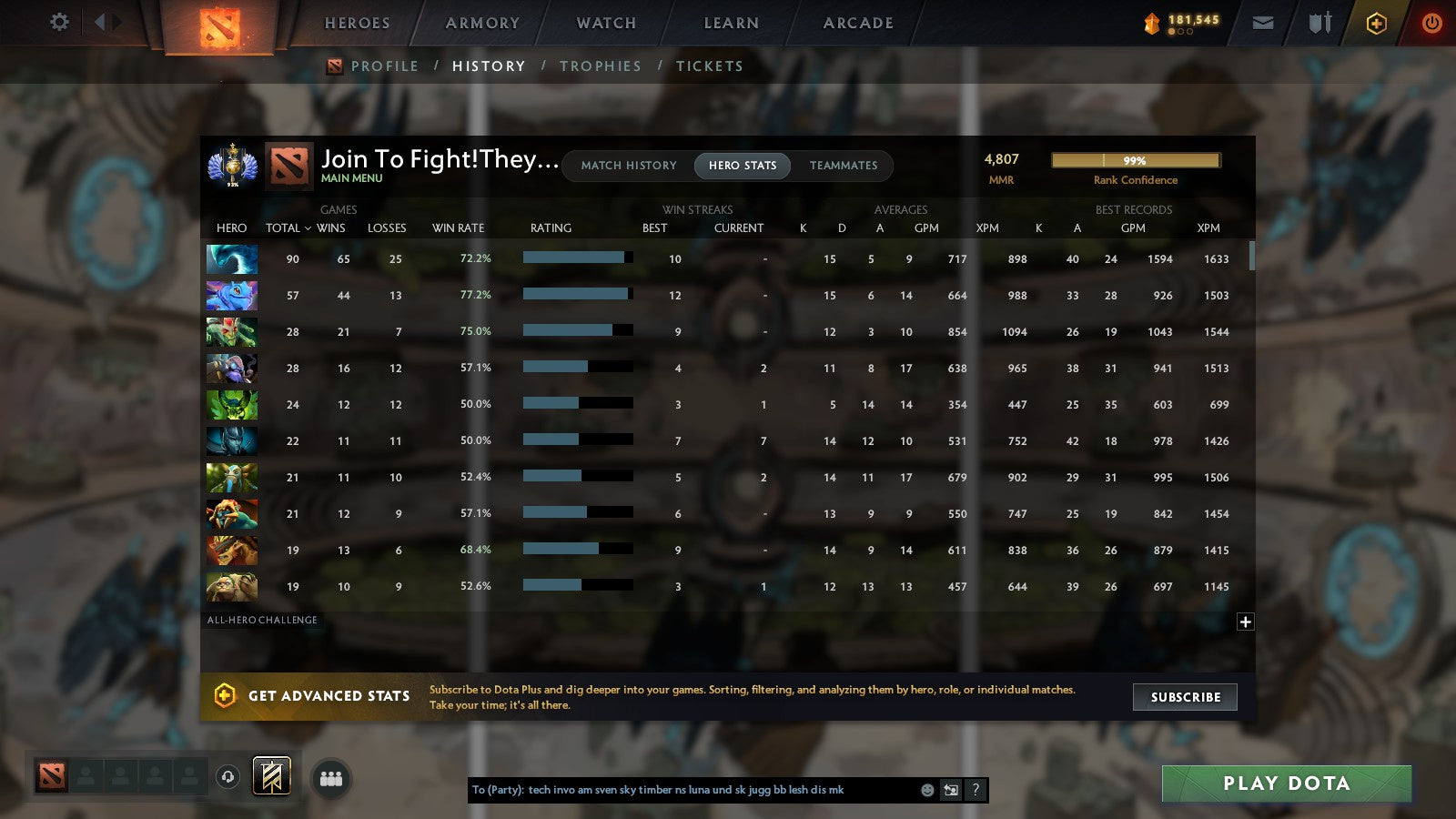The width and height of the screenshot is (1456, 819).
Task: Open the emoticon picker in chat
Action: coord(926,790)
